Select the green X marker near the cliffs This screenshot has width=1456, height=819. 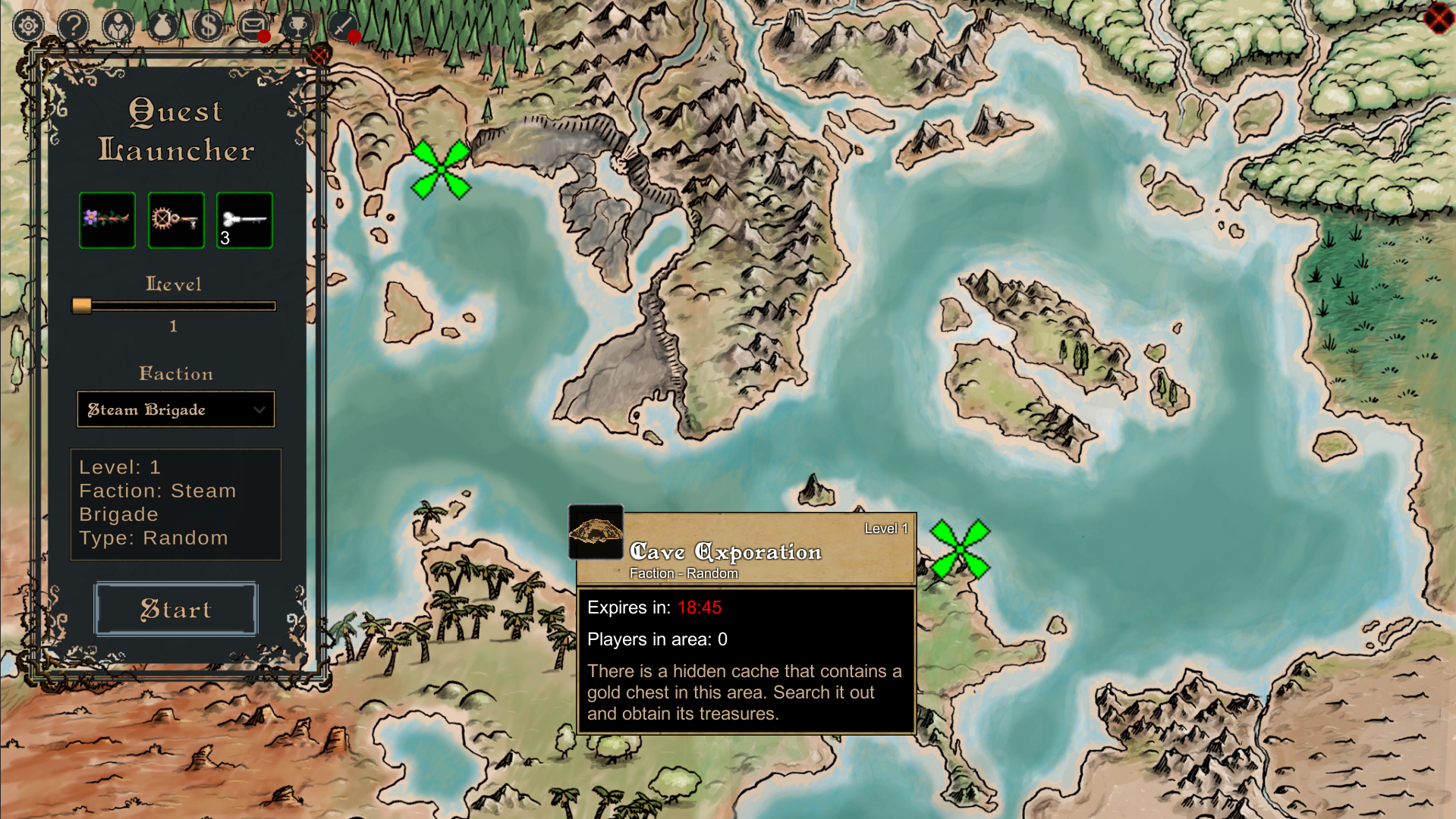pyautogui.click(x=441, y=169)
